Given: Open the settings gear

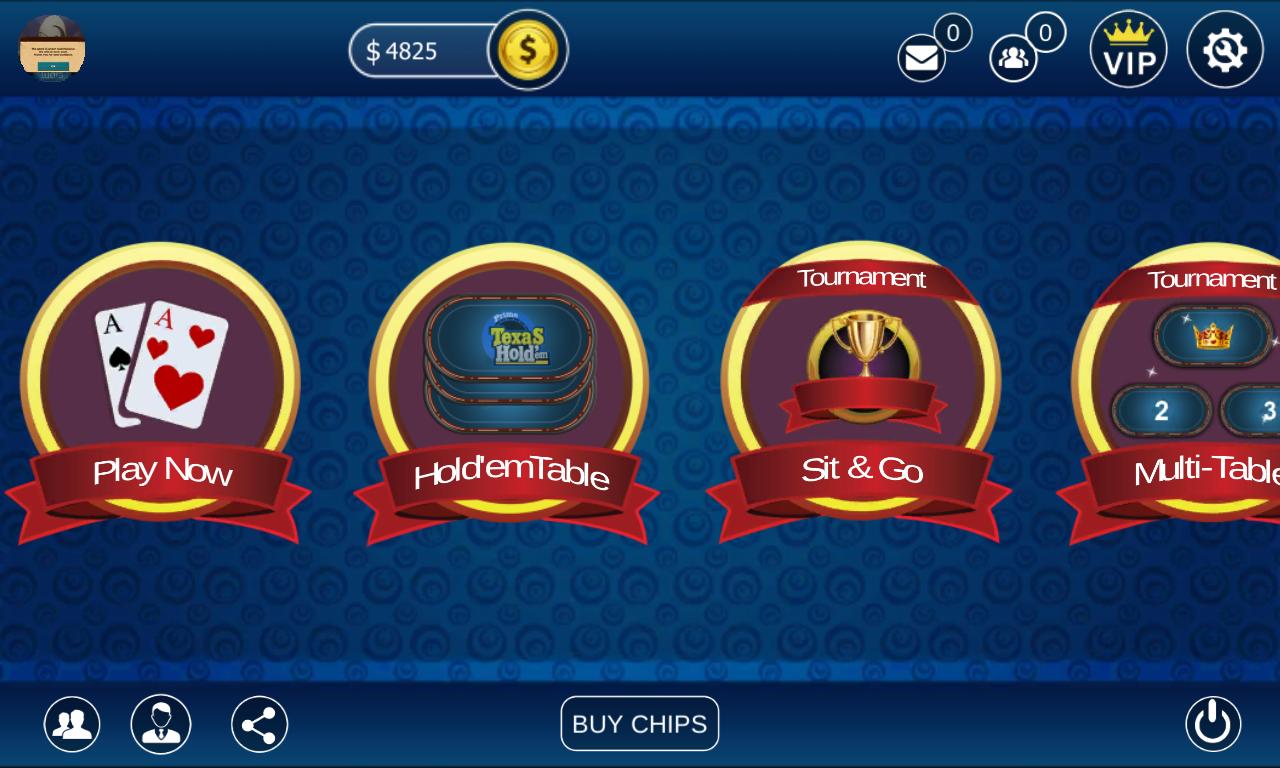Looking at the screenshot, I should (x=1223, y=48).
